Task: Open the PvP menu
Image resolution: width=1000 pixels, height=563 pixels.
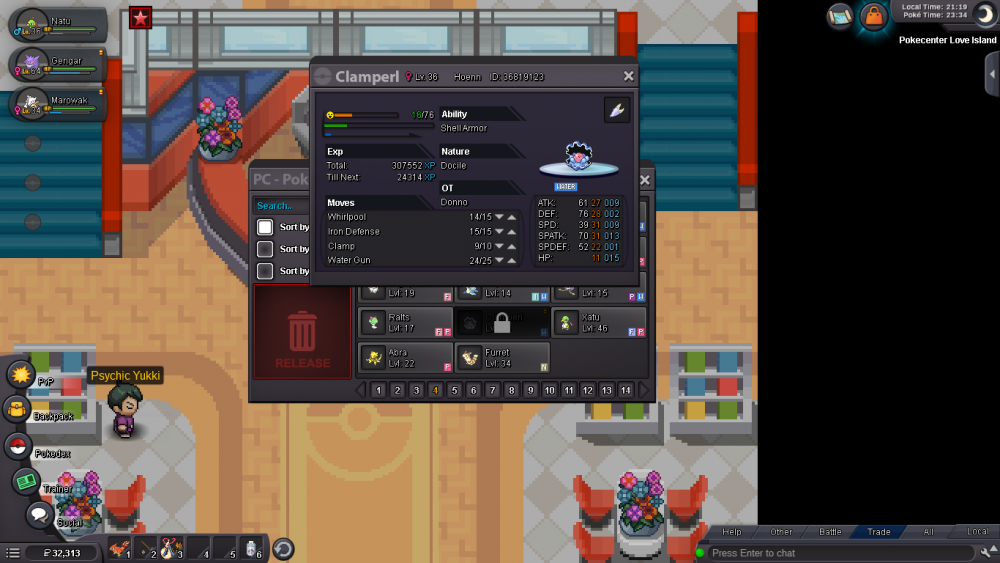Action: (20, 375)
